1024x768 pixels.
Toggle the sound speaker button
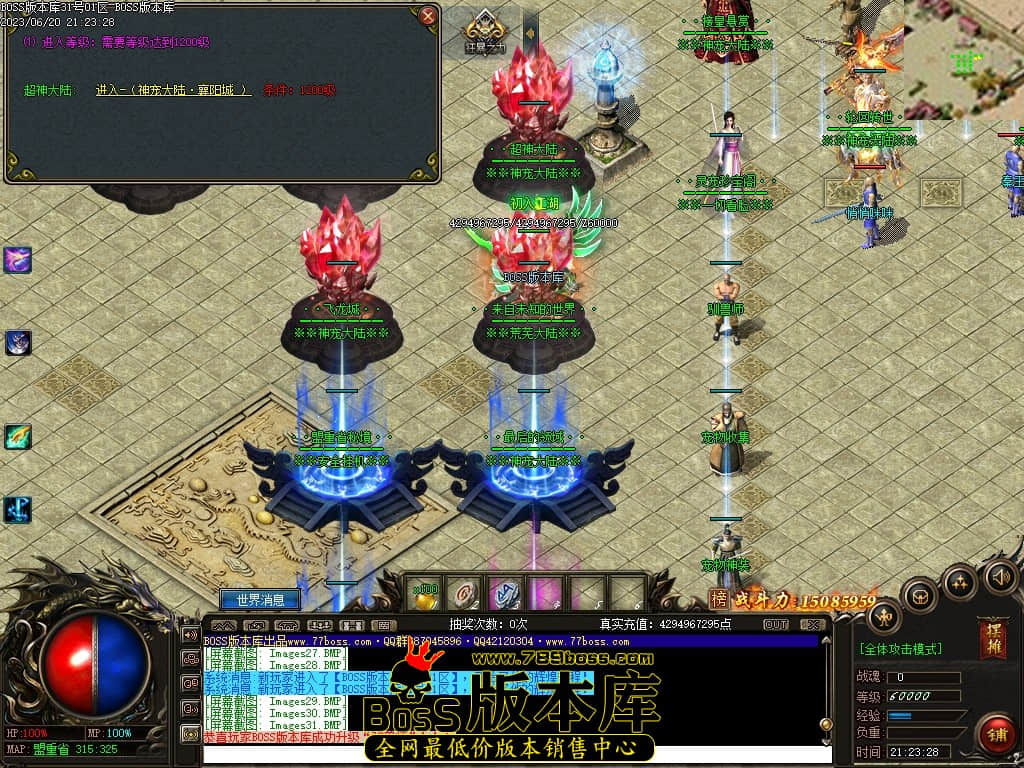click(x=1000, y=577)
